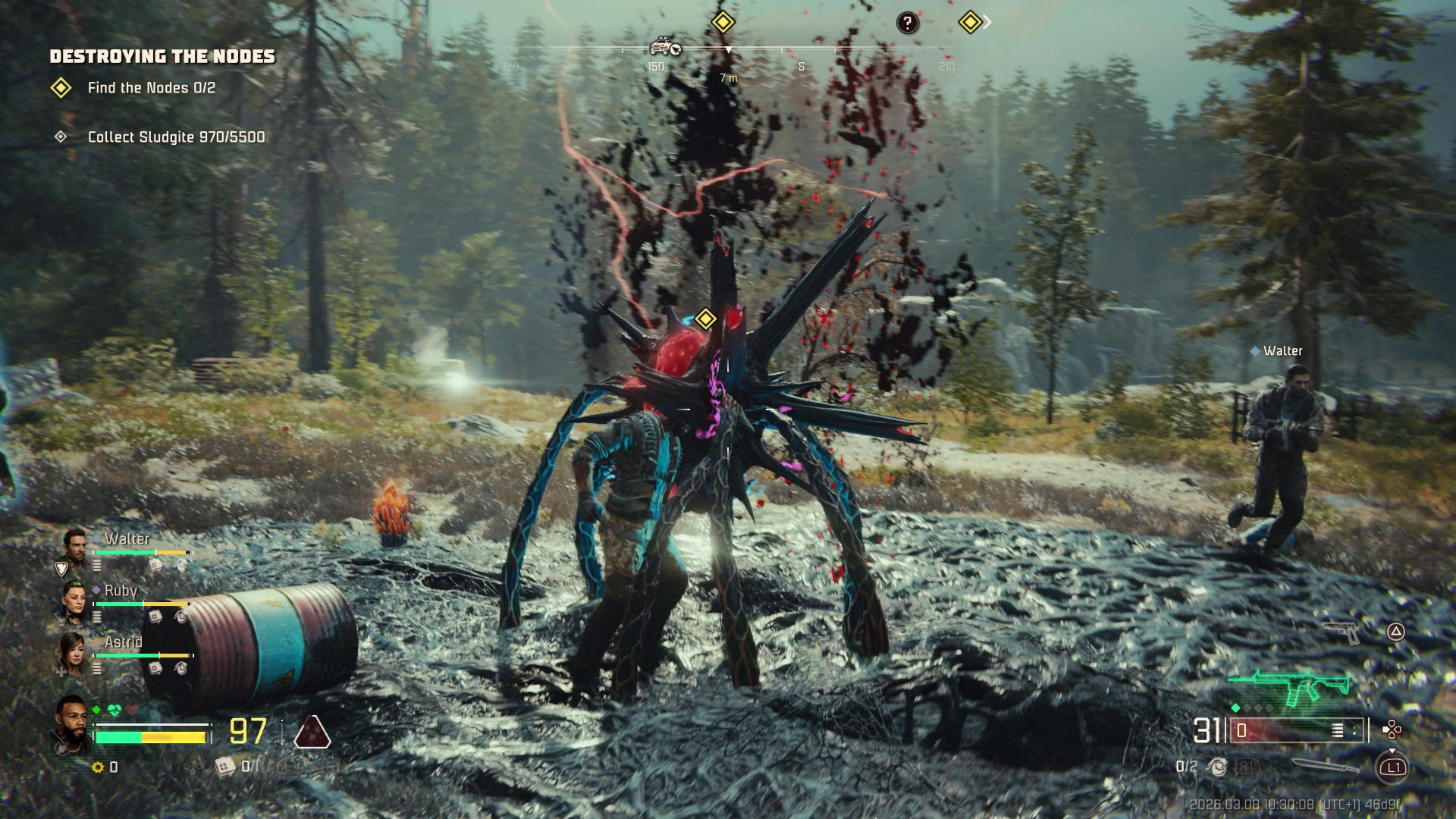Switch to the pistol sidearm icon

pos(1342,631)
